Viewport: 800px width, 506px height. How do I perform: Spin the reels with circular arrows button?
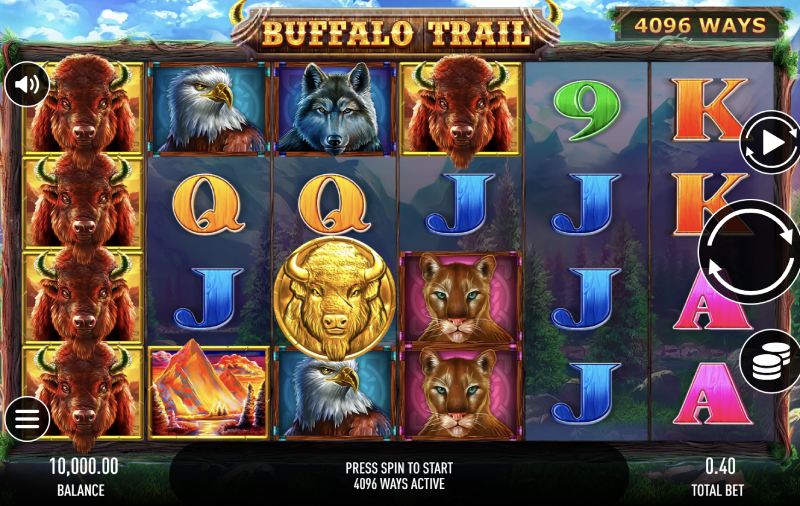pyautogui.click(x=752, y=252)
